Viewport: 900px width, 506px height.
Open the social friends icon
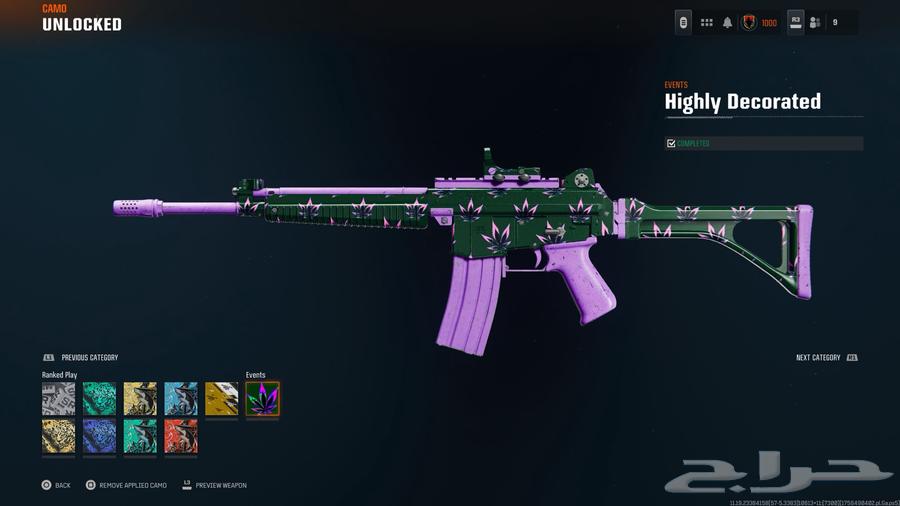click(x=815, y=23)
